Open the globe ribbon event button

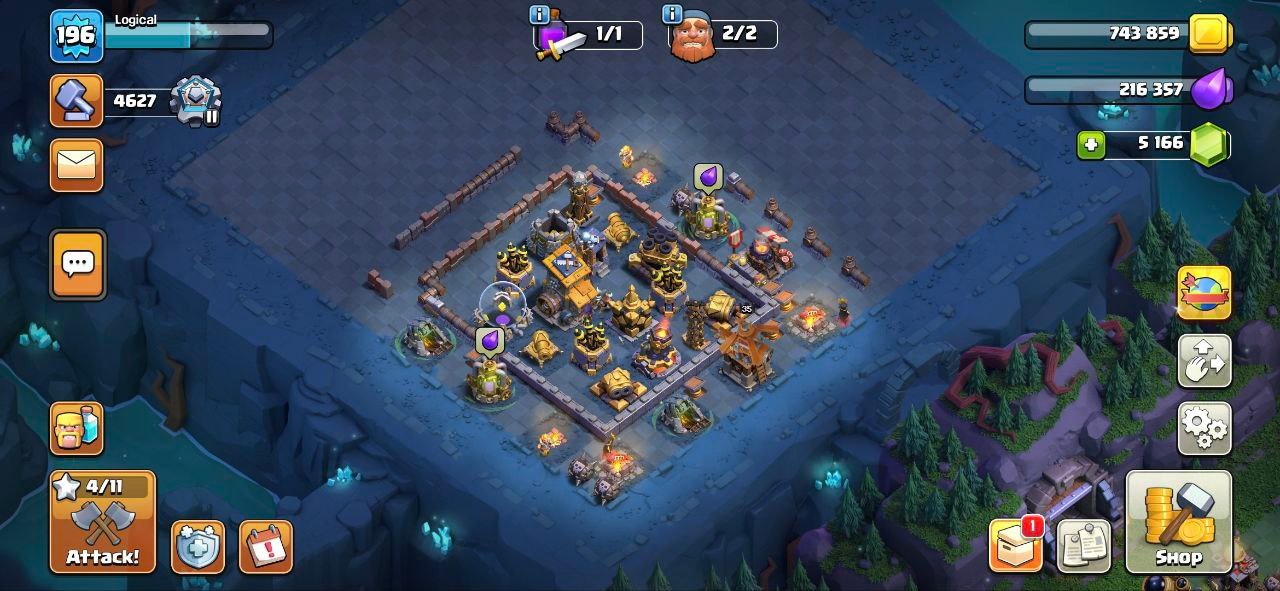pos(1204,293)
